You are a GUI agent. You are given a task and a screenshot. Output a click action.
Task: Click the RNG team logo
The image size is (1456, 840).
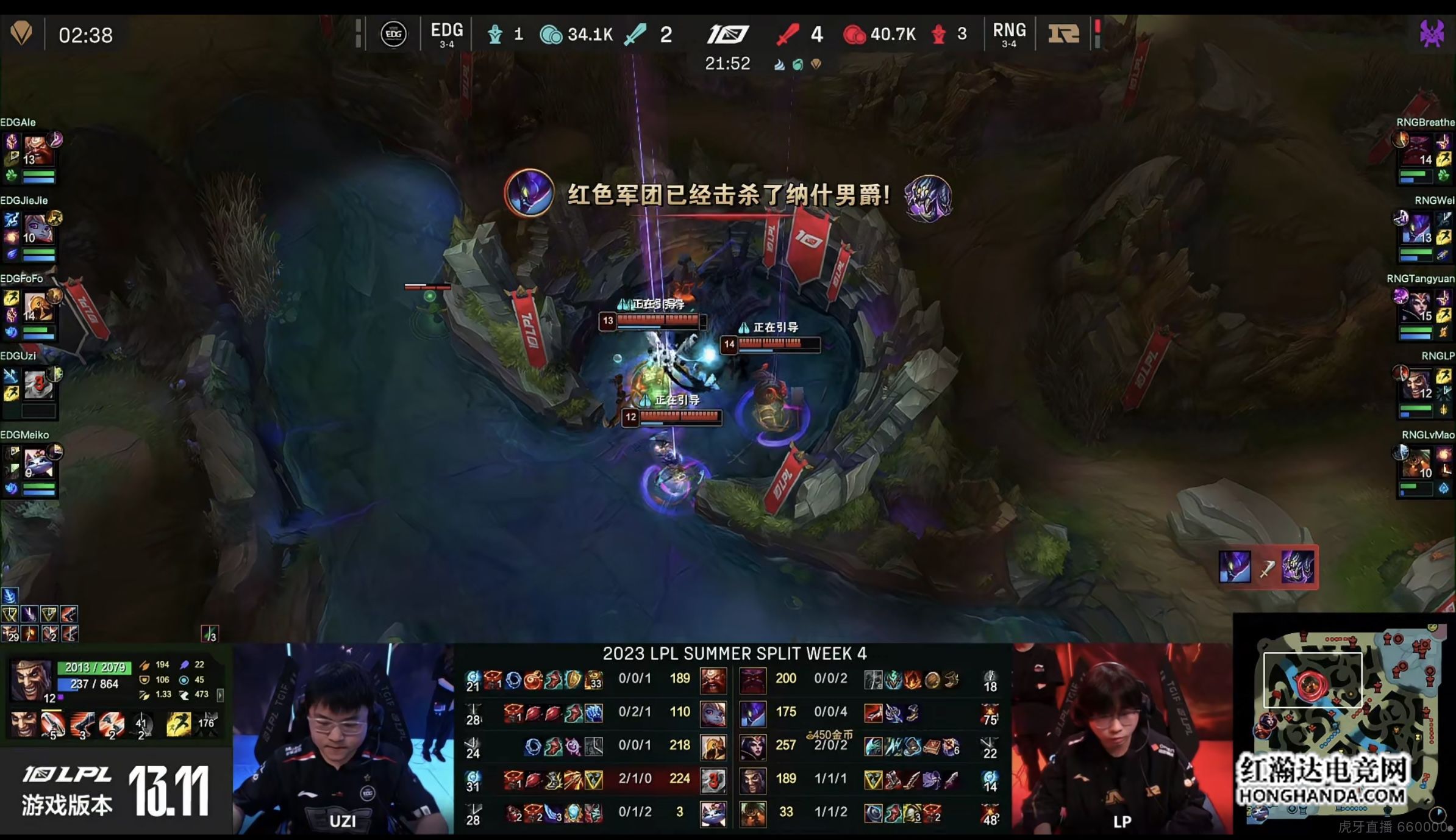click(1063, 34)
